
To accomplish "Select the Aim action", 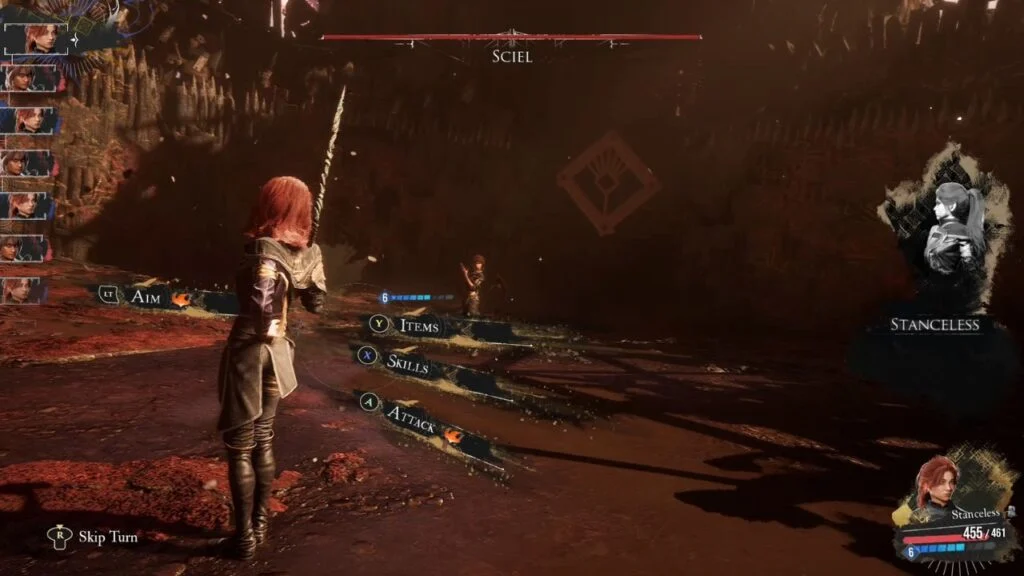I will [x=146, y=296].
